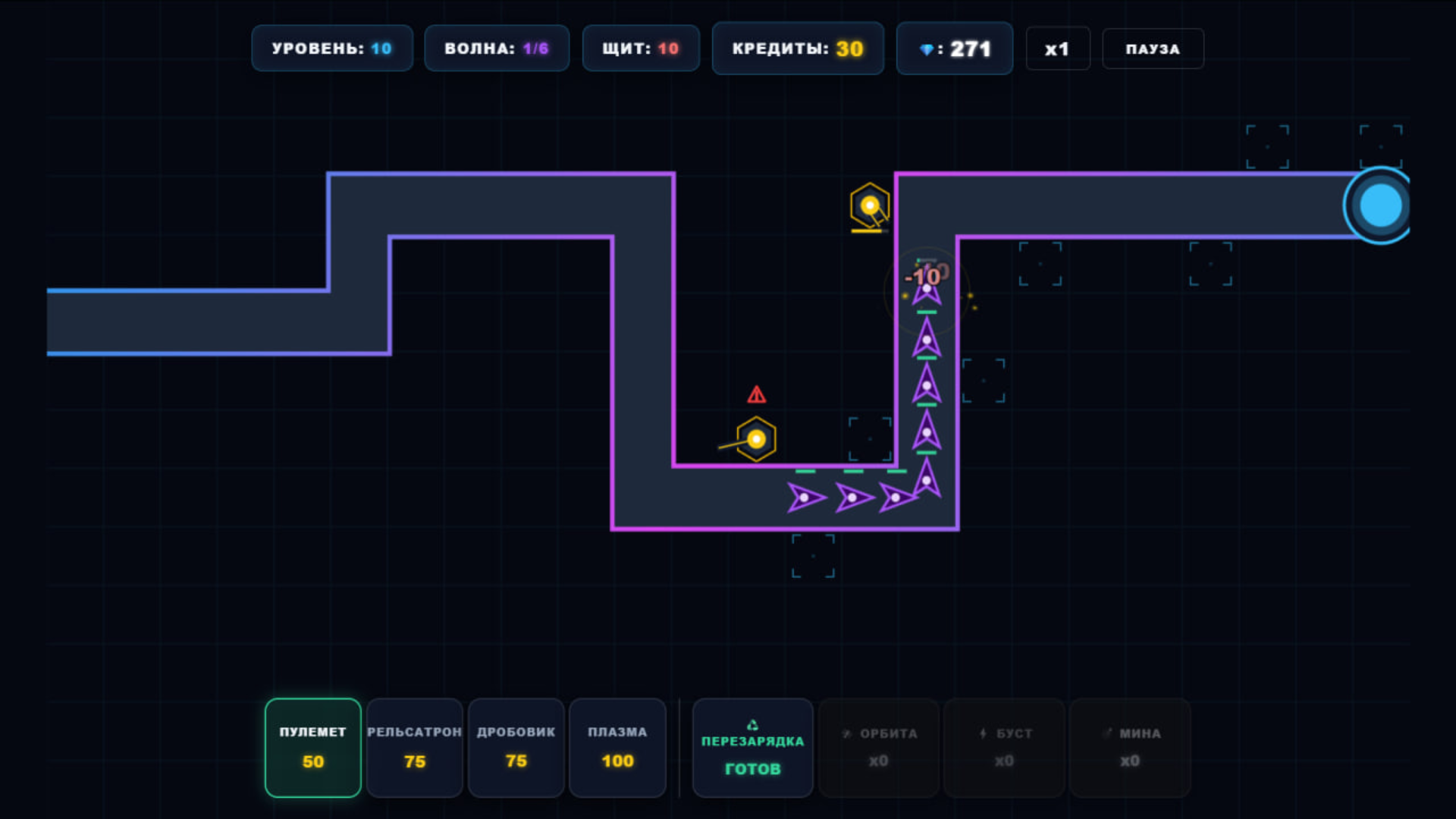1456x819 pixels.
Task: Click the ВОЛНА: 1/6 wave indicator
Action: (x=497, y=48)
